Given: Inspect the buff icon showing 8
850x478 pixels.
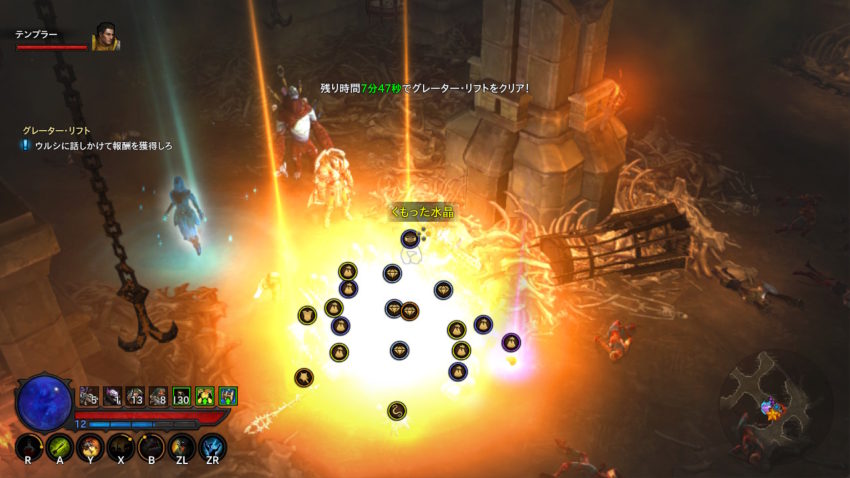Looking at the screenshot, I should [158, 396].
